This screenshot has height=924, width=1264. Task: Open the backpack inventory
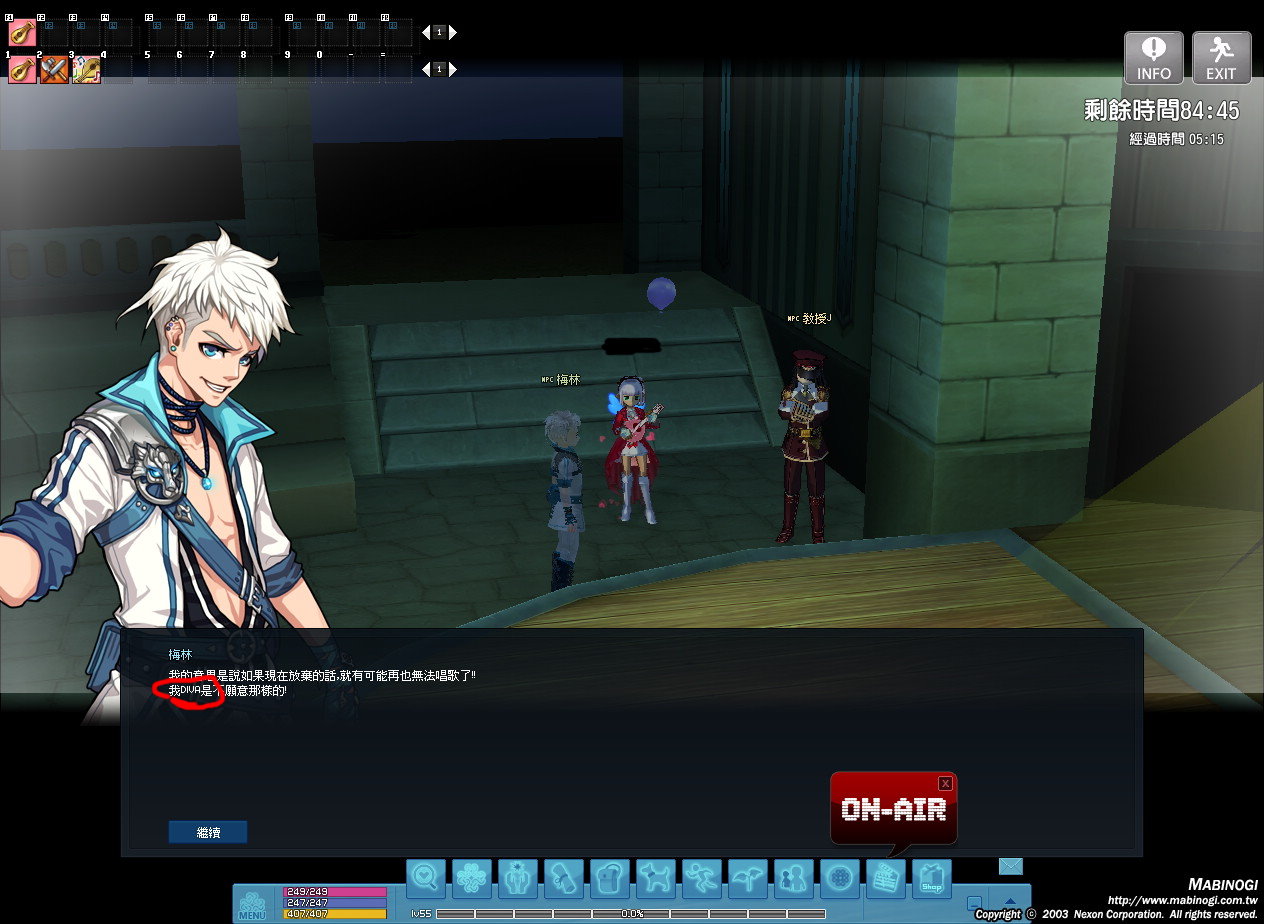pyautogui.click(x=610, y=879)
